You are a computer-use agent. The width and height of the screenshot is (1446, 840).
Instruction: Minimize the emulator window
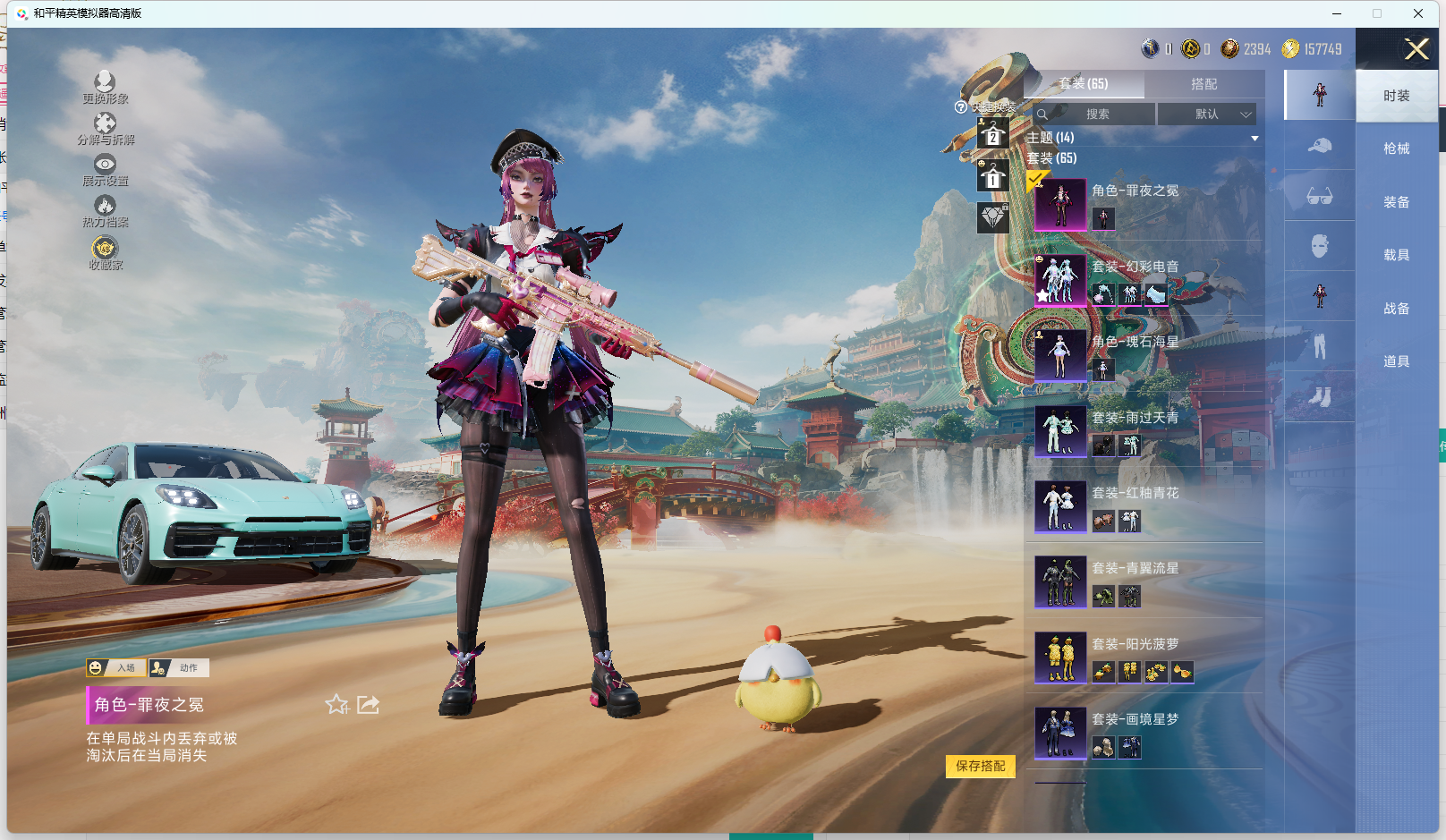coord(1337,13)
